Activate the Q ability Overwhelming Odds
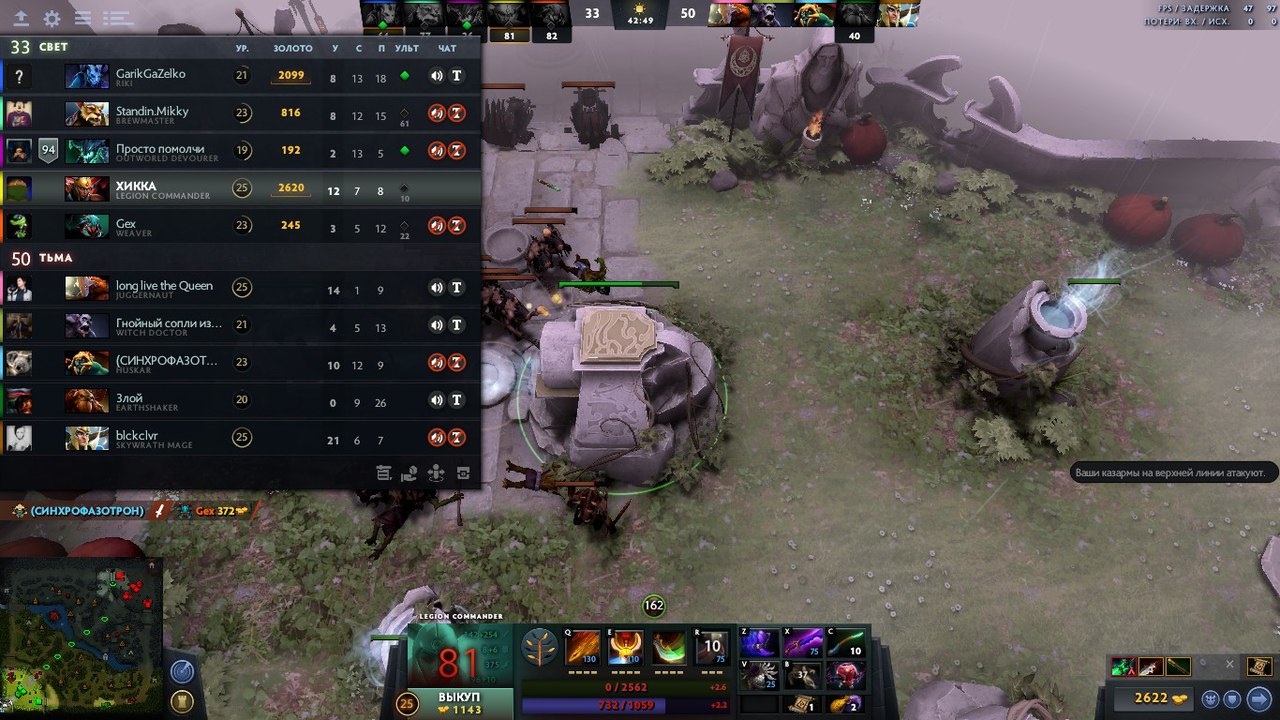Image resolution: width=1280 pixels, height=720 pixels. pyautogui.click(x=583, y=648)
